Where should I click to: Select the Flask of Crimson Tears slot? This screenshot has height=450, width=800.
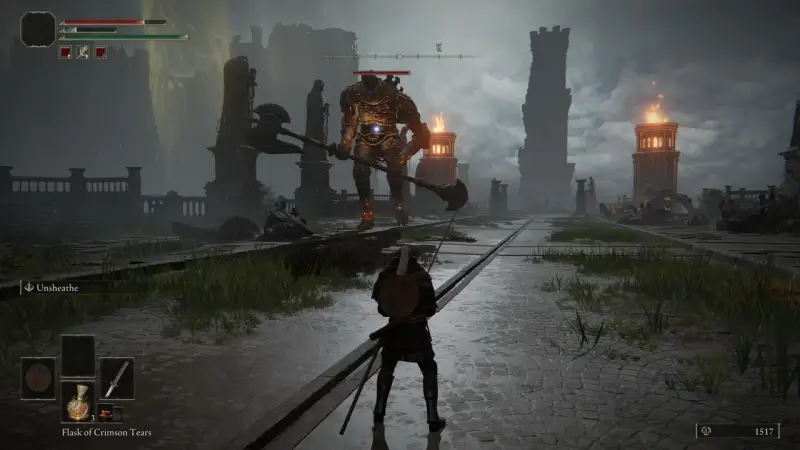point(78,400)
